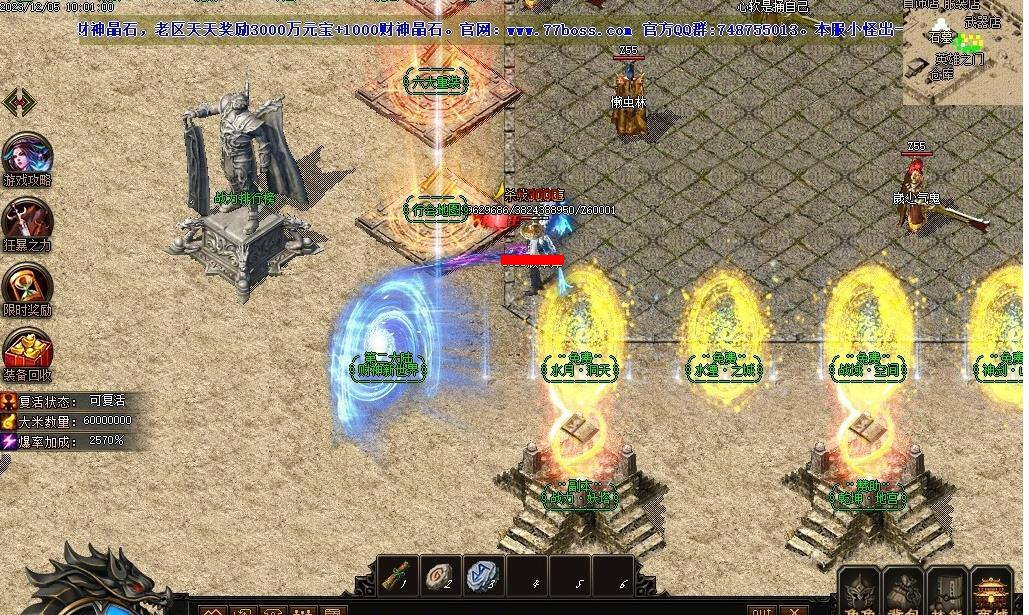The image size is (1029, 615).
Task: Open the 角色 character panel button
Action: click(x=859, y=592)
